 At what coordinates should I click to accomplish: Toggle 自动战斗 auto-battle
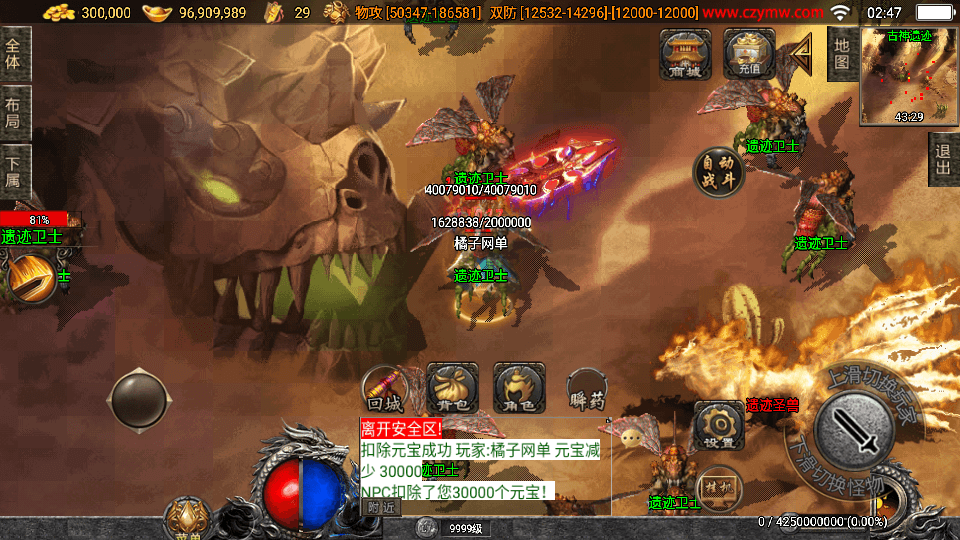pos(719,172)
